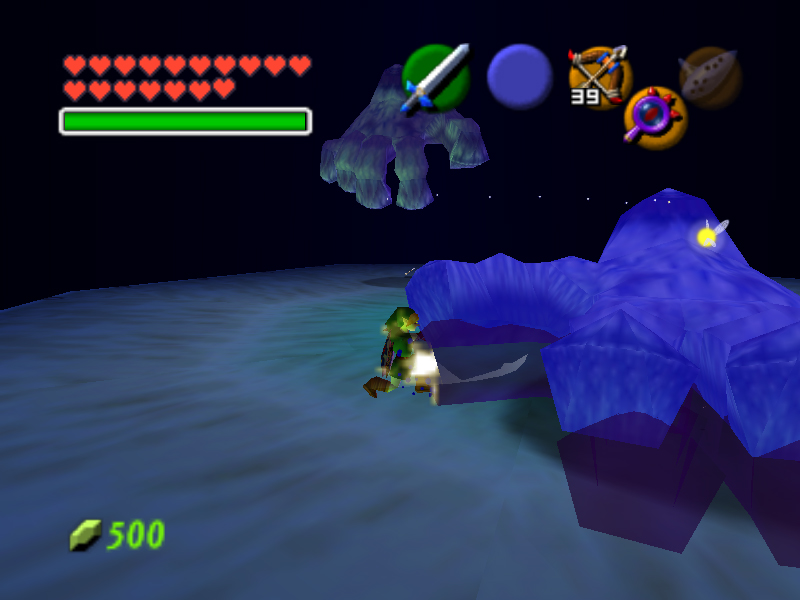
Task: Equip the Fairy Bow item icon
Action: click(x=599, y=75)
